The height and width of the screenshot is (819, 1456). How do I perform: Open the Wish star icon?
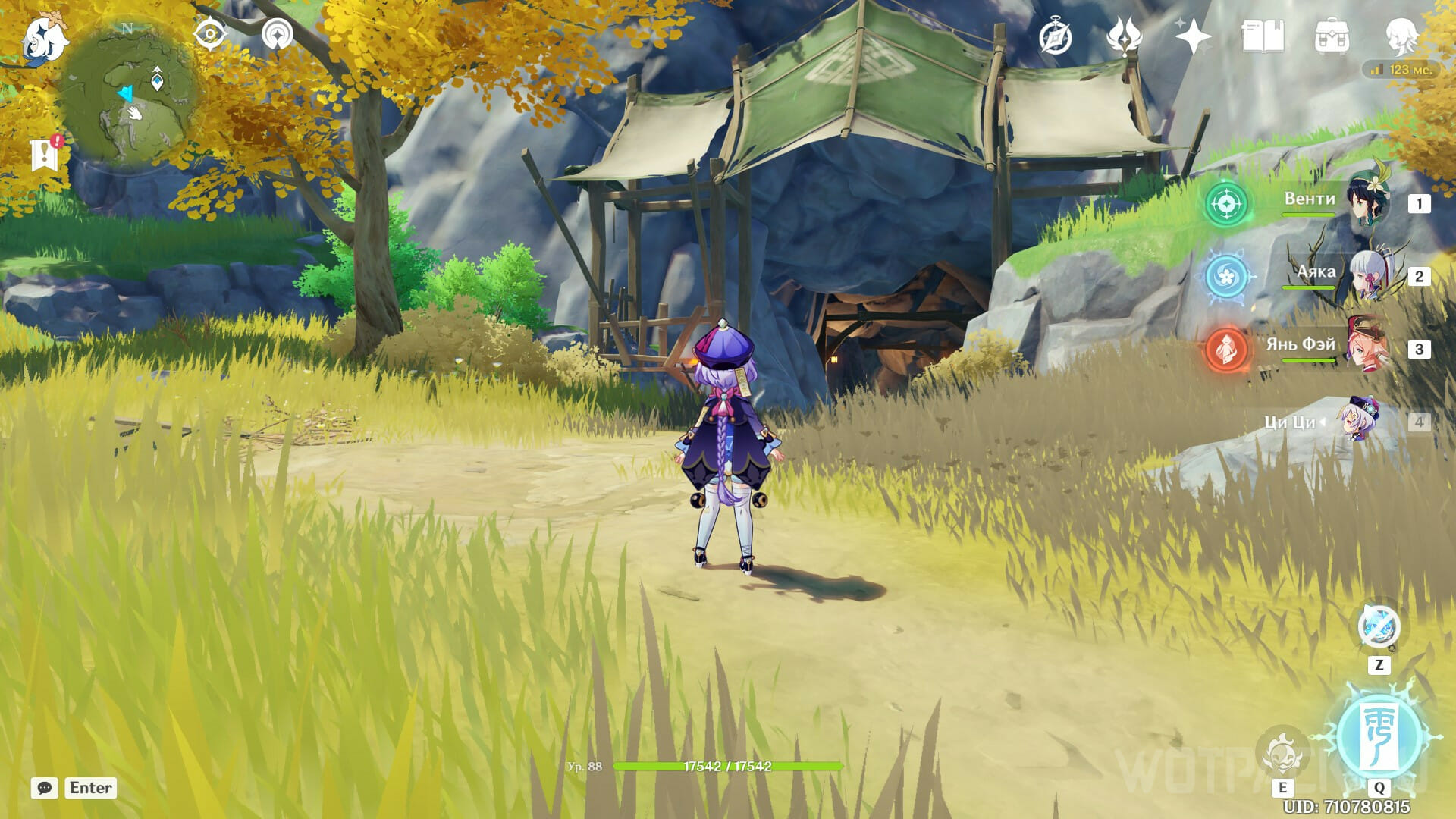[1192, 36]
